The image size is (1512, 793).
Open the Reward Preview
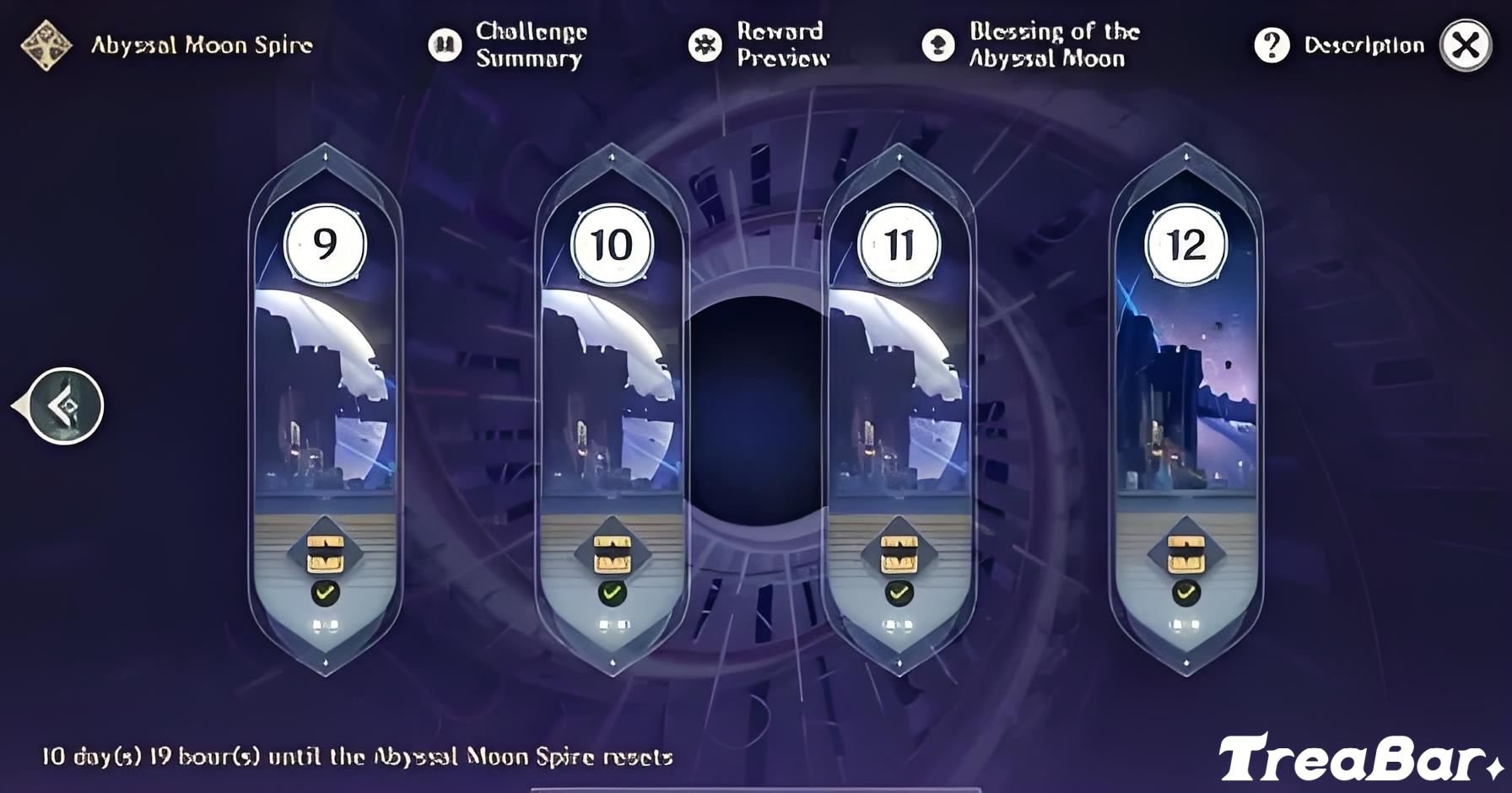click(x=768, y=45)
